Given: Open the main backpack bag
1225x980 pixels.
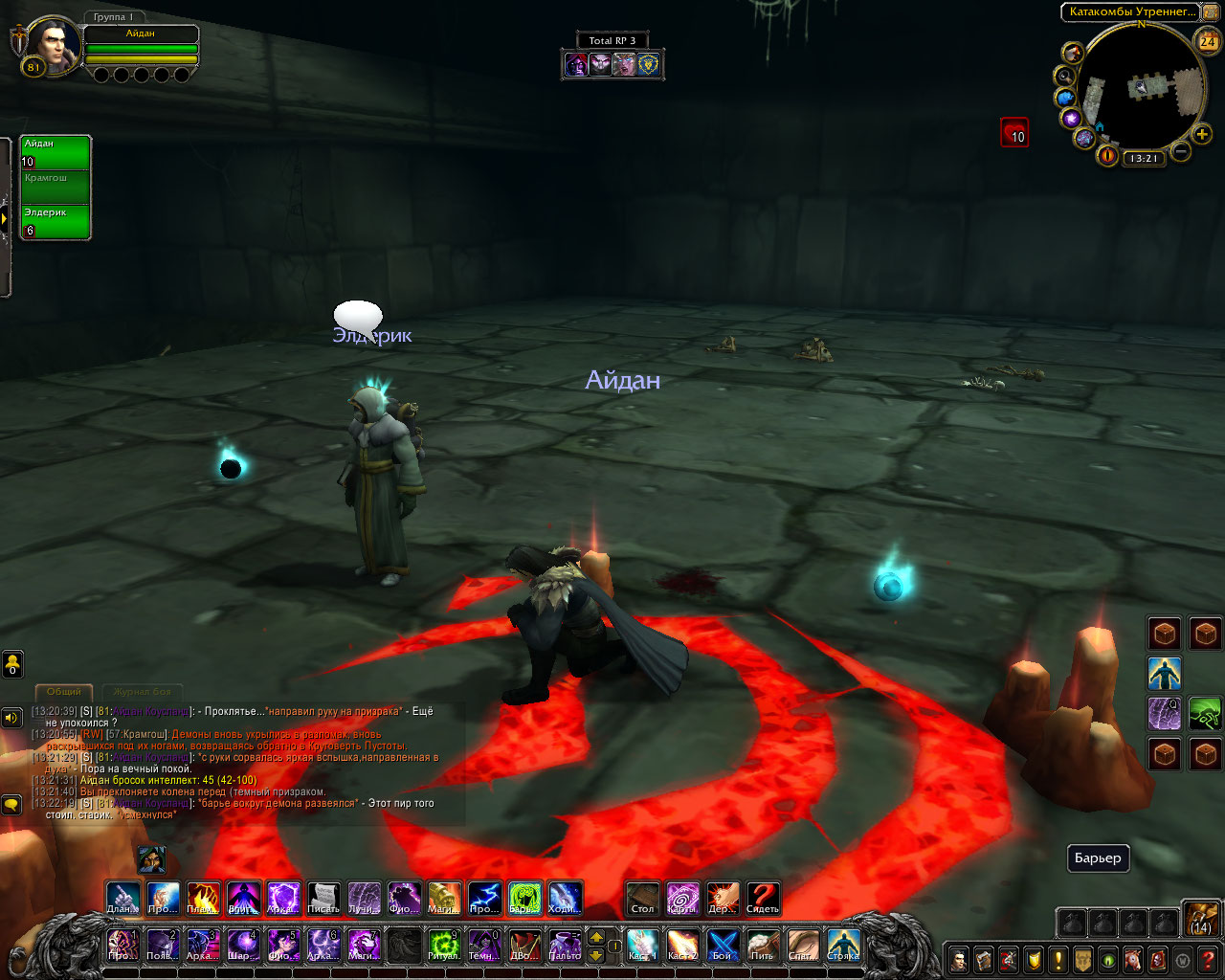Looking at the screenshot, I should click(x=1201, y=918).
